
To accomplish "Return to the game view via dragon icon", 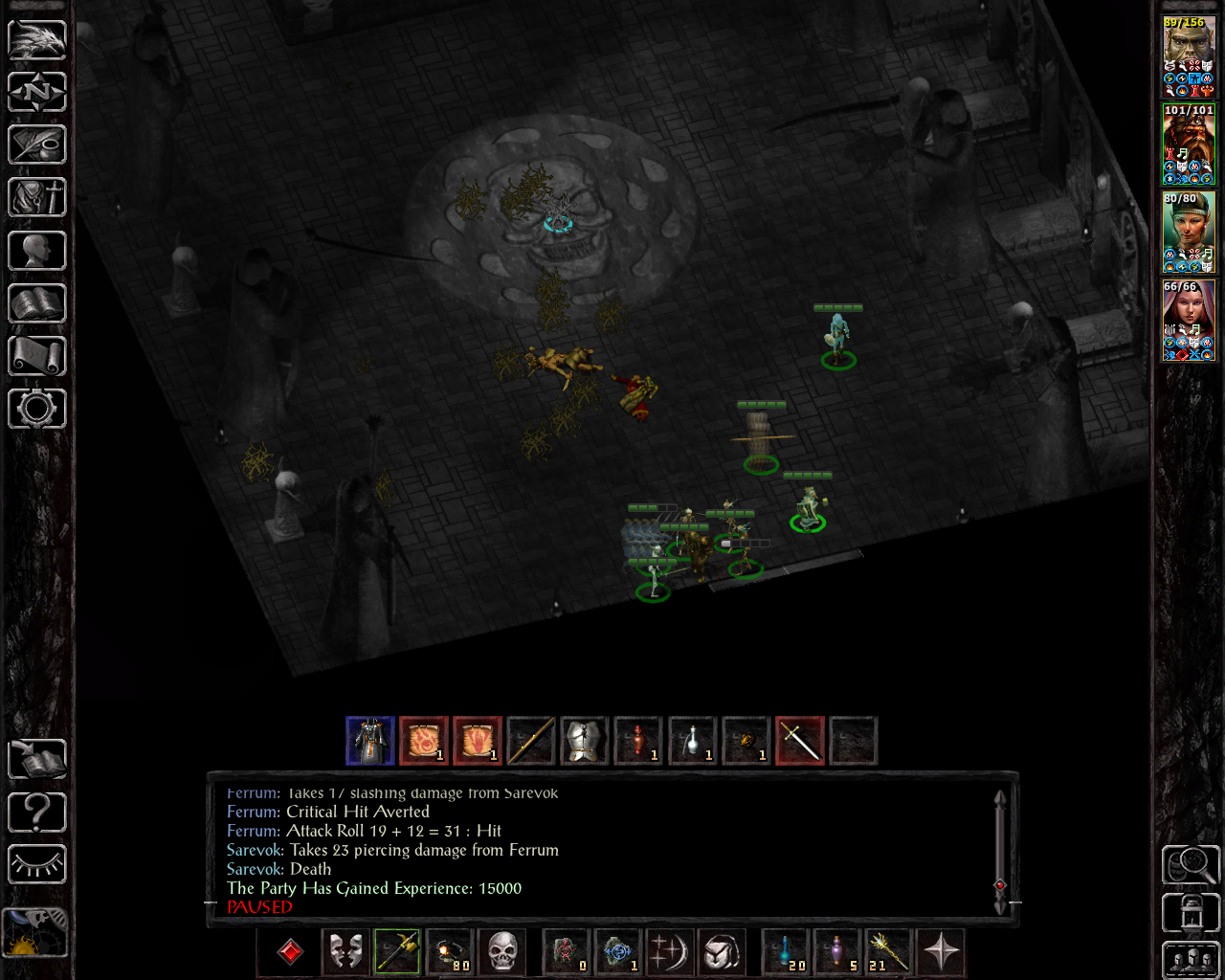I will pyautogui.click(x=36, y=40).
